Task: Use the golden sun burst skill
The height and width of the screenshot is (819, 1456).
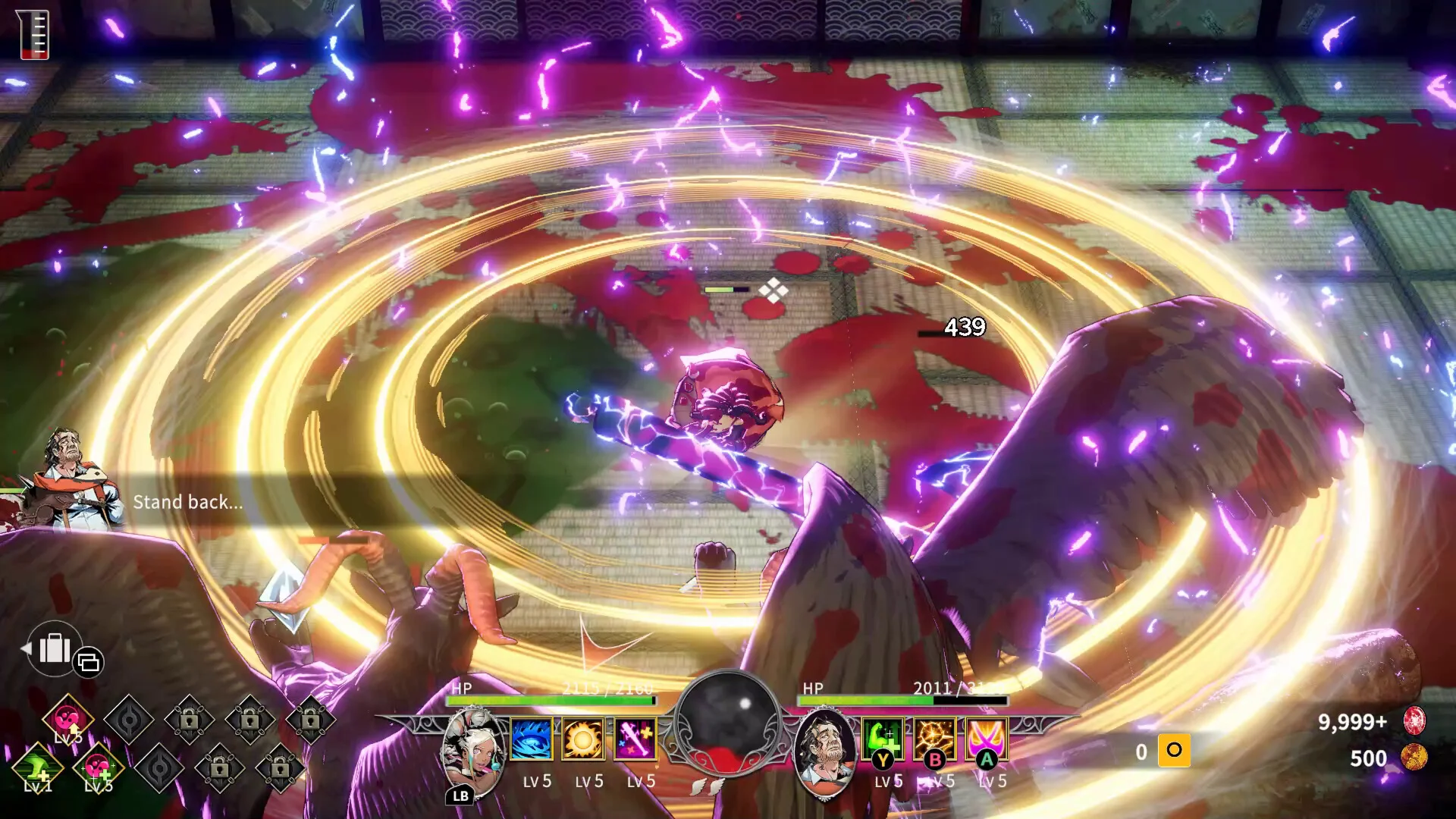Action: (583, 739)
